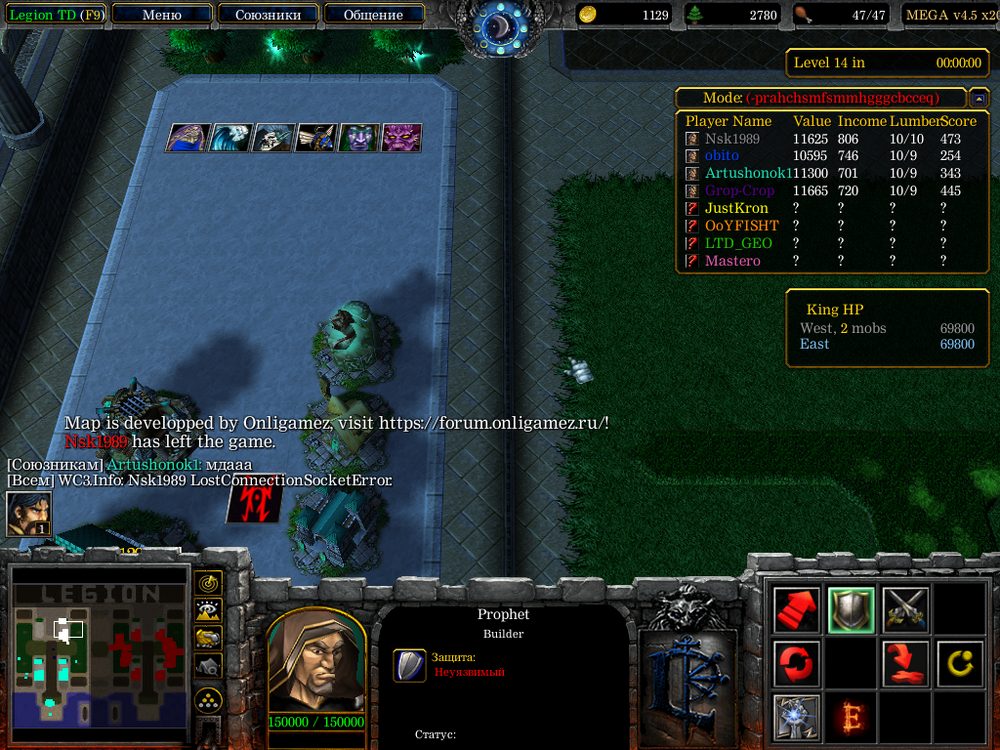This screenshot has width=1000, height=750.
Task: Activate the yellow circular arrow command
Action: 960,663
